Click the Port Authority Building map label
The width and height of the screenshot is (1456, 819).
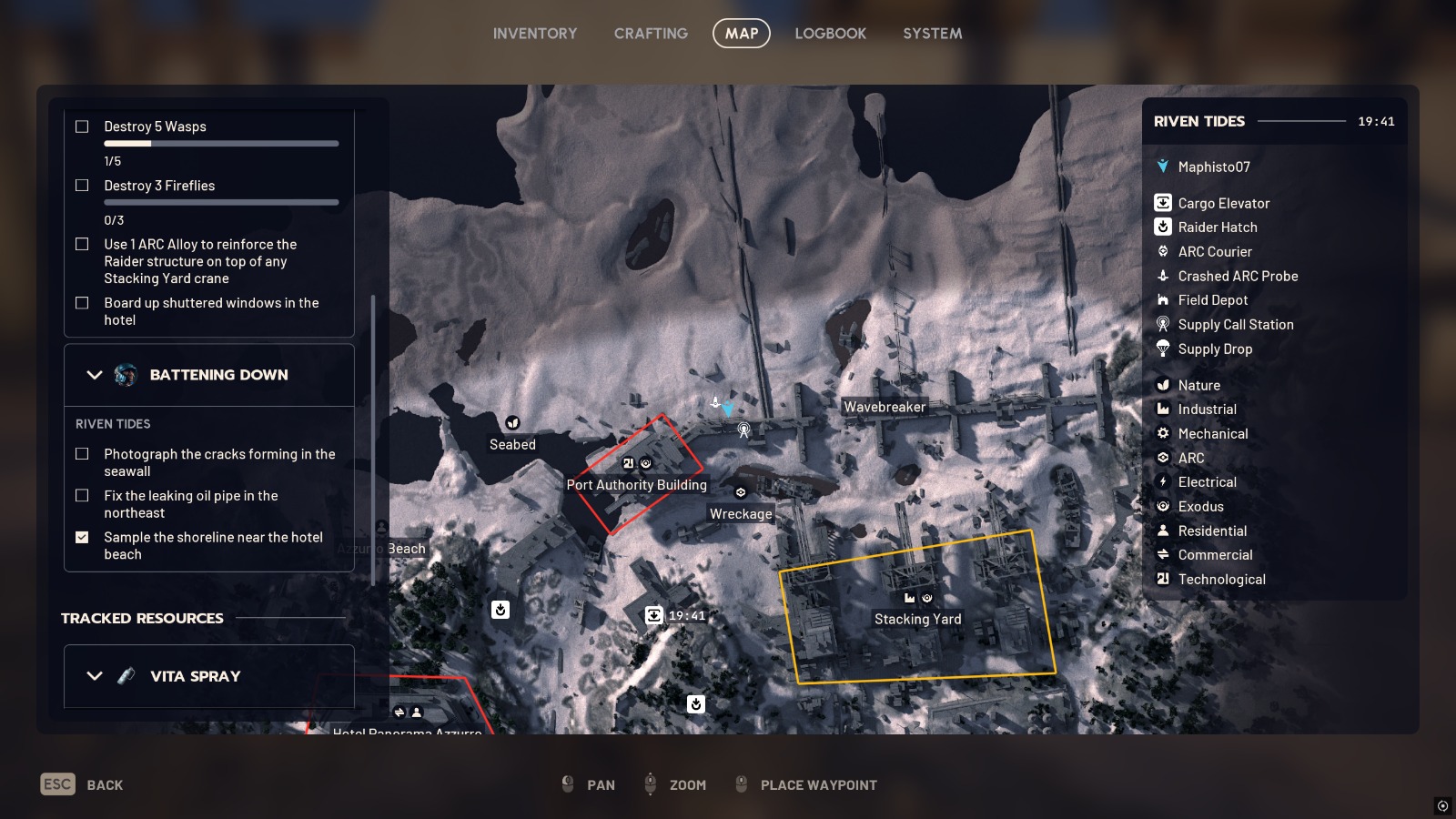636,485
